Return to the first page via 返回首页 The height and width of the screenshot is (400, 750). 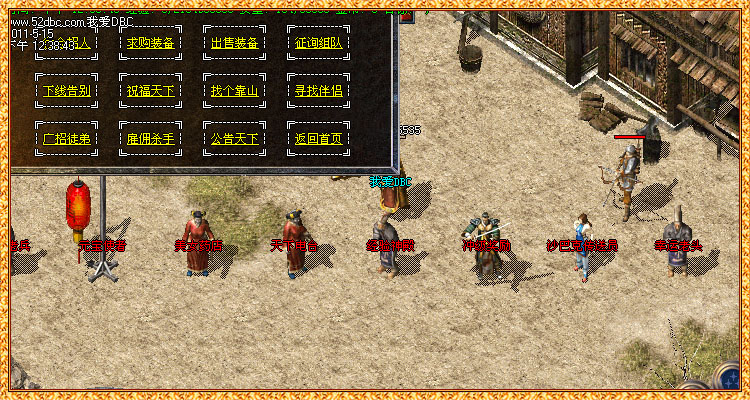tap(318, 138)
